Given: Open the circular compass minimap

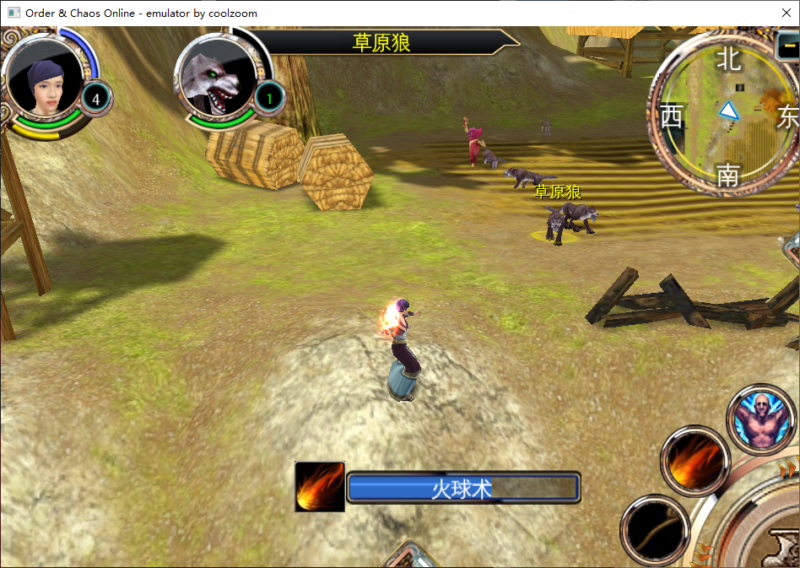Looking at the screenshot, I should 725,116.
